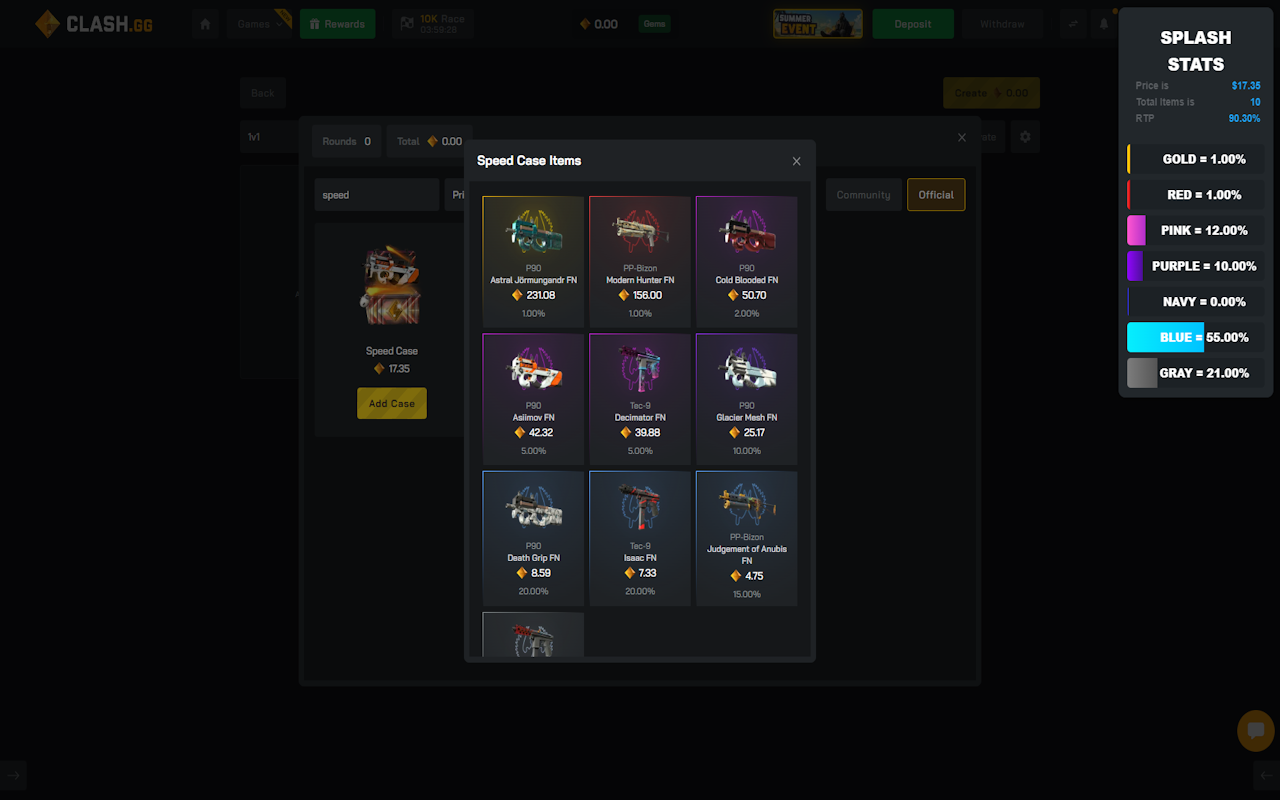The image size is (1280, 800).
Task: Switch to the Community cases tab
Action: click(x=863, y=195)
